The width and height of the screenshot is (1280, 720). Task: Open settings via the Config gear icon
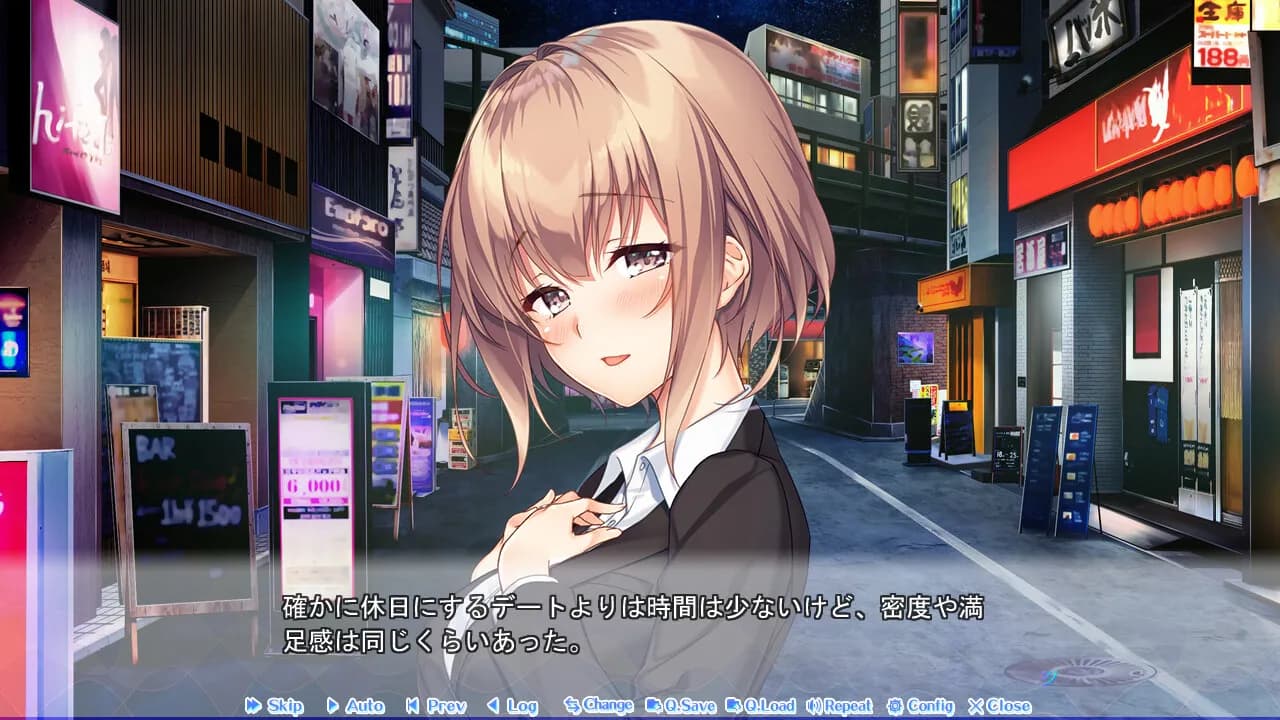(x=897, y=706)
